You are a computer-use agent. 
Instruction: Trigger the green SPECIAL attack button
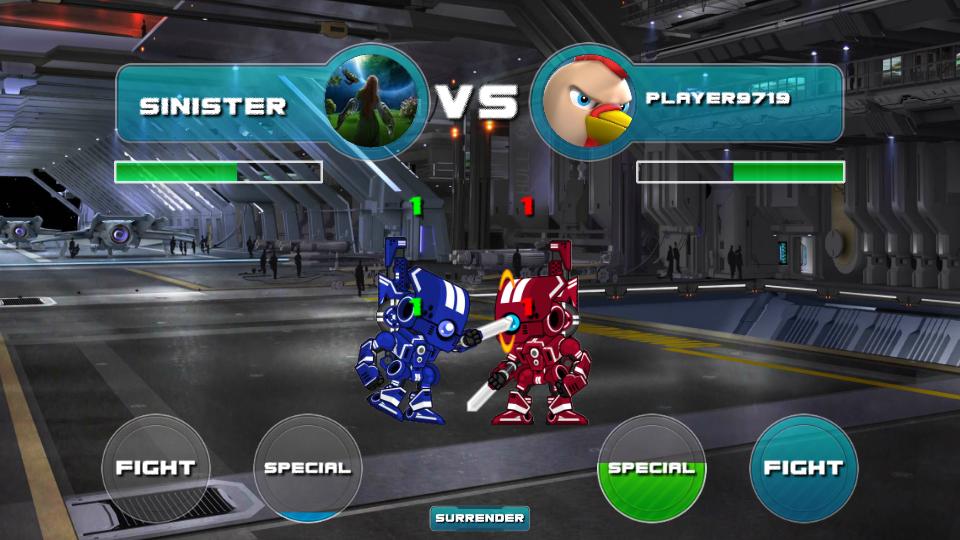(651, 468)
